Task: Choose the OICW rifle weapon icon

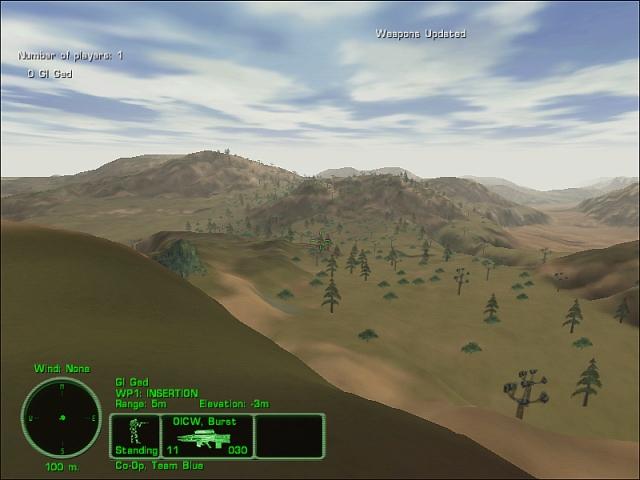Action: [x=207, y=439]
